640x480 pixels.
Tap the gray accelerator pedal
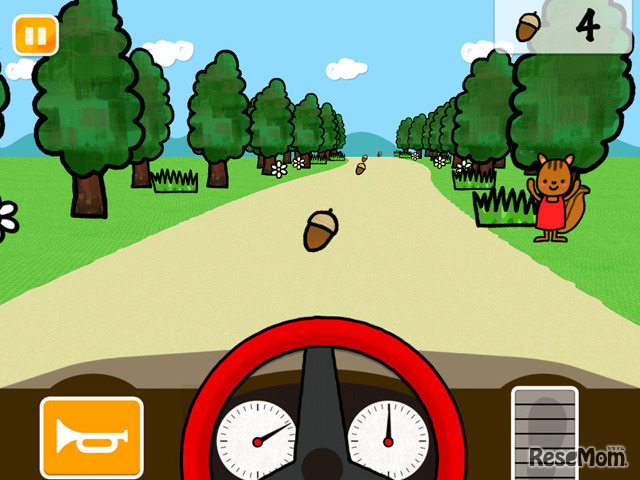pos(545,428)
